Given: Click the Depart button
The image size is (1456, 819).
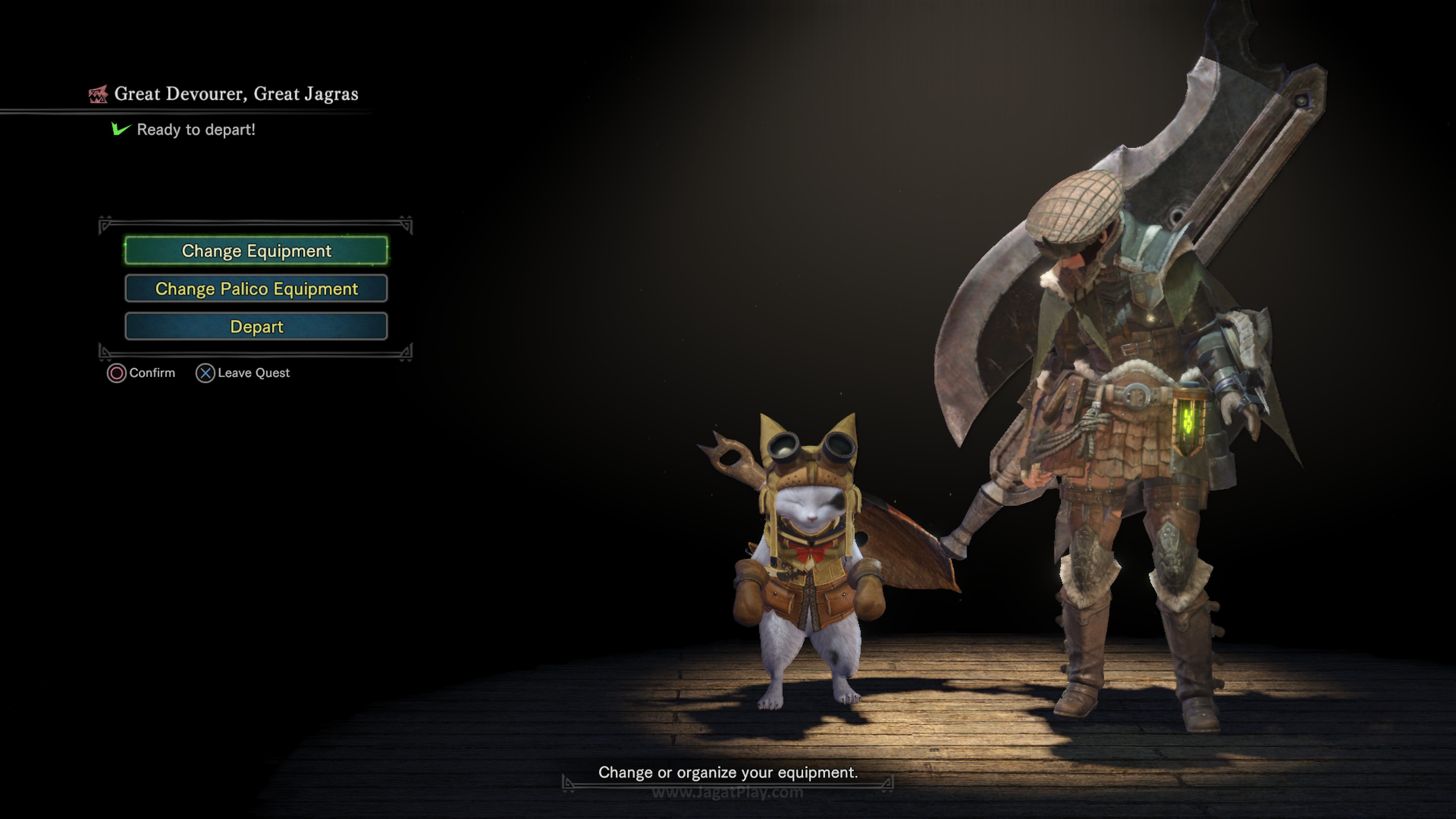Looking at the screenshot, I should 256,327.
